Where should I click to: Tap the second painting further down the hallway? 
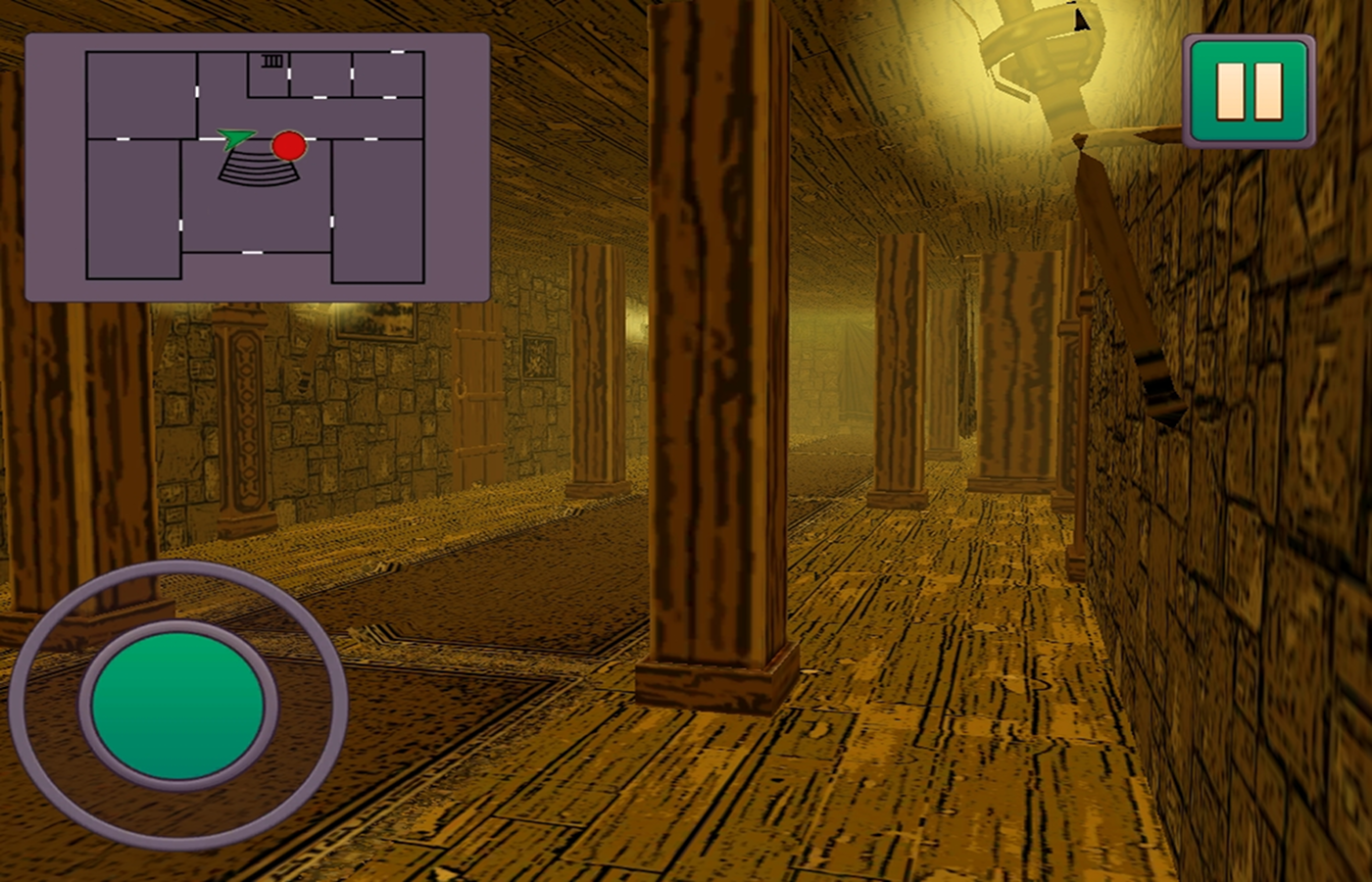(538, 358)
